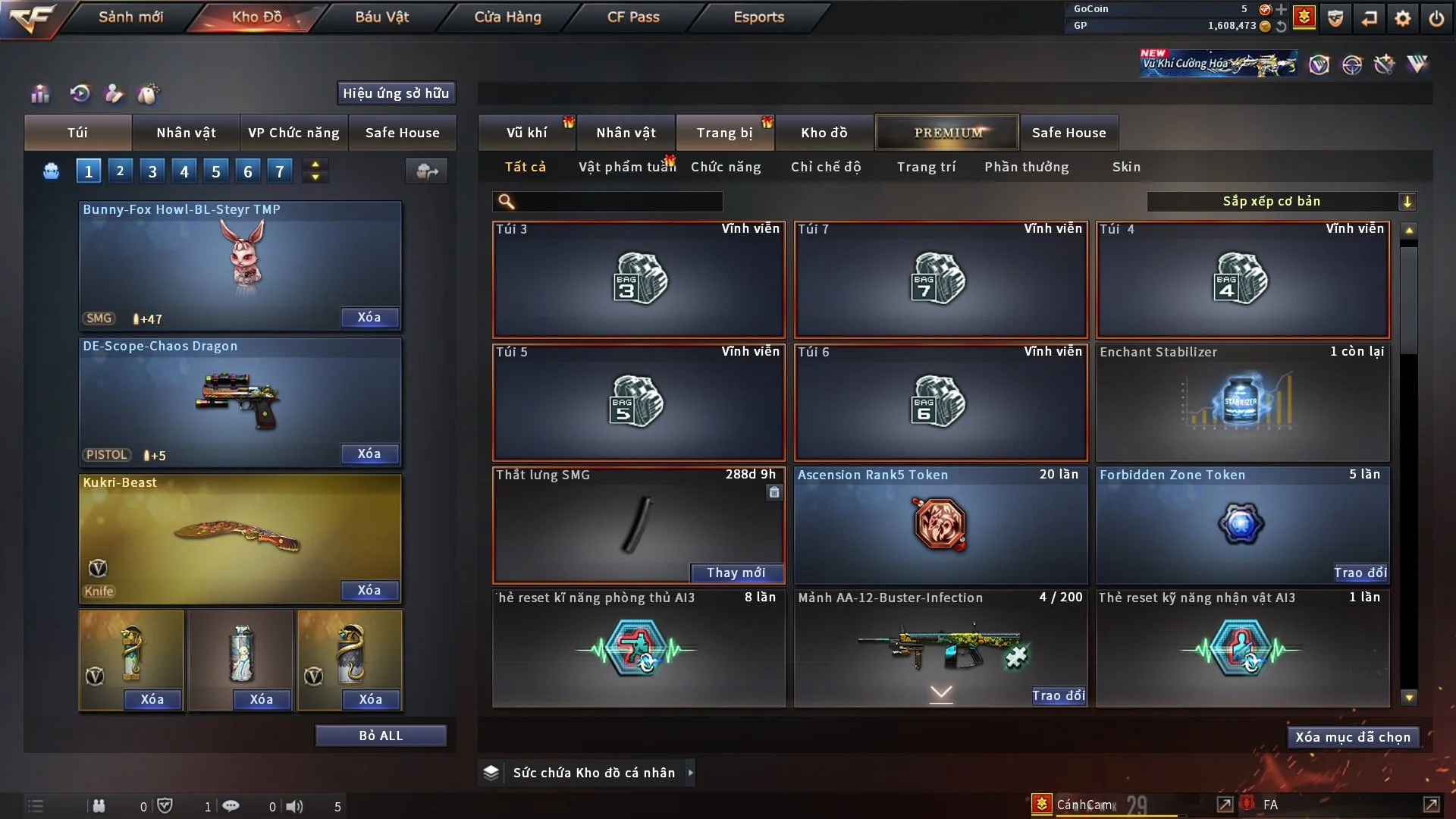The width and height of the screenshot is (1456, 819).
Task: Go to the Sảnh mới lobby
Action: click(x=130, y=17)
